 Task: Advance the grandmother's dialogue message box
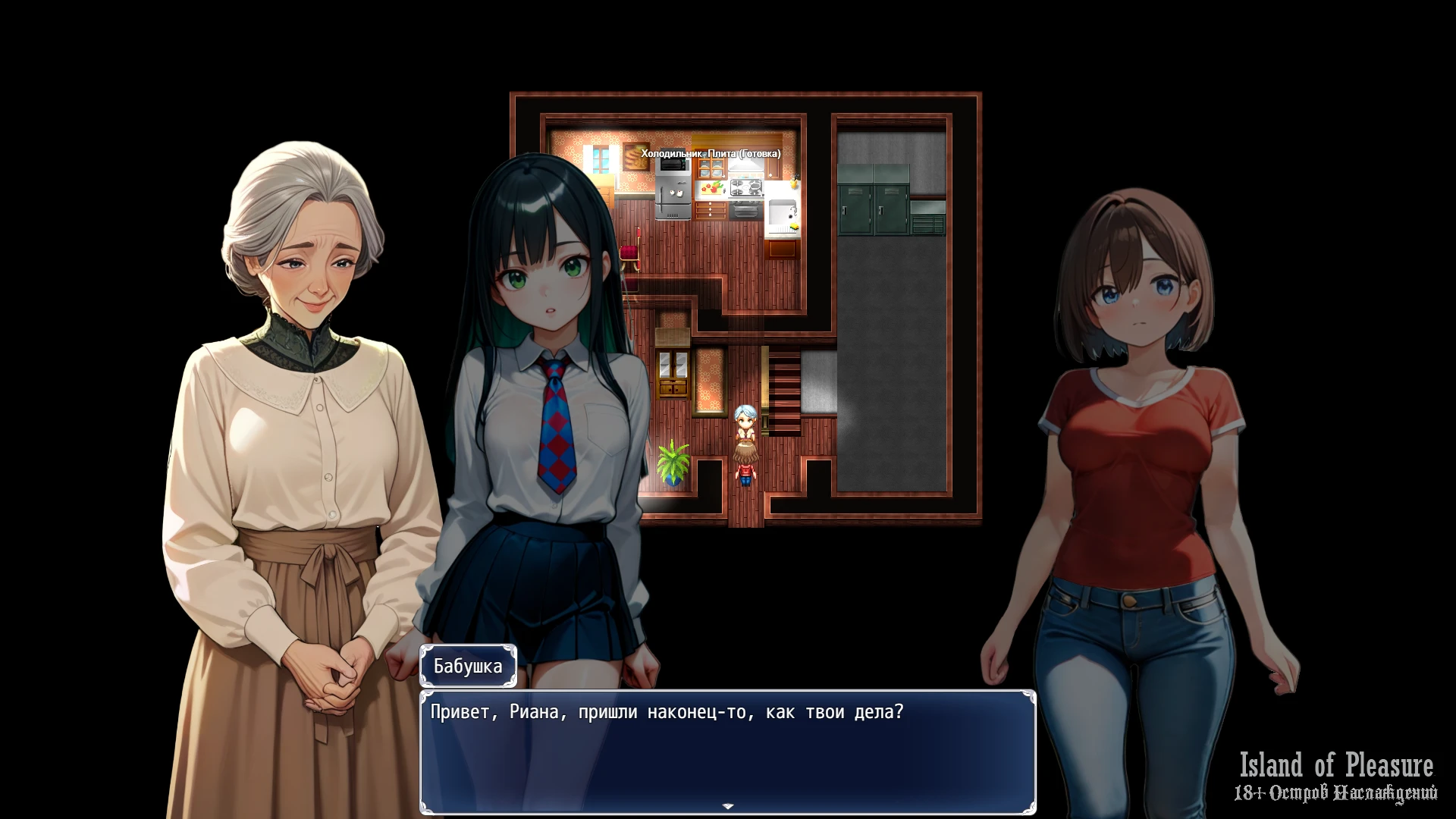click(x=728, y=751)
